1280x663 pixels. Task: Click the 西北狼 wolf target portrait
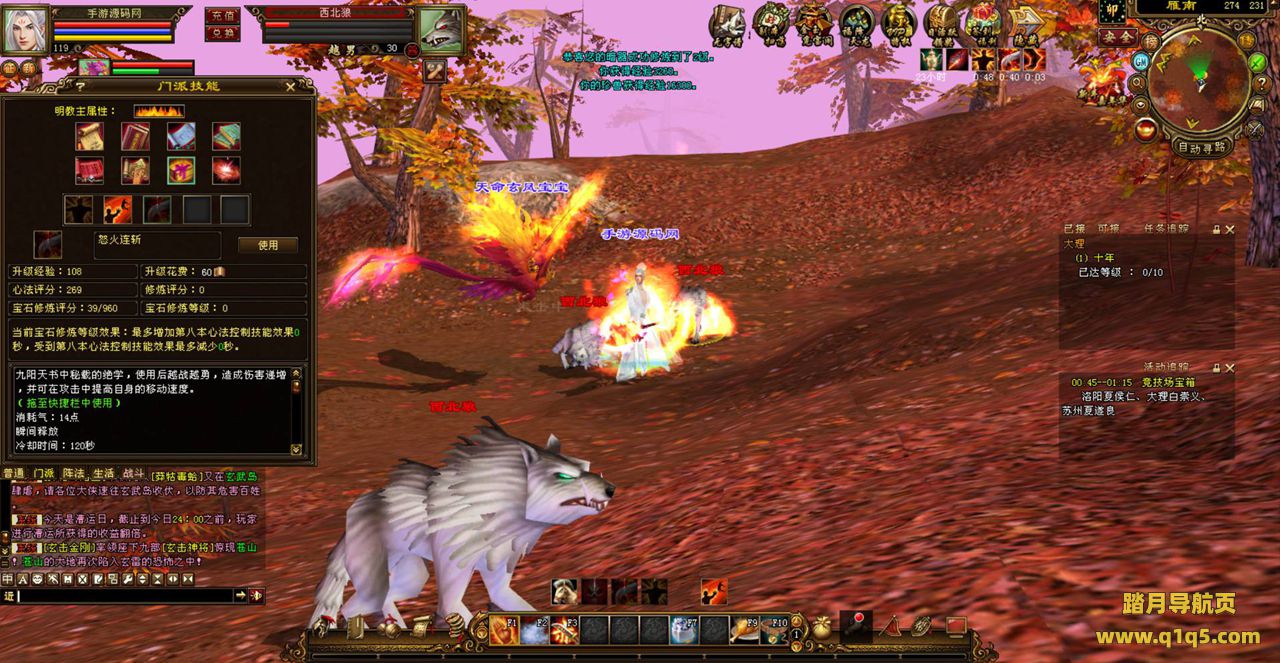click(440, 31)
